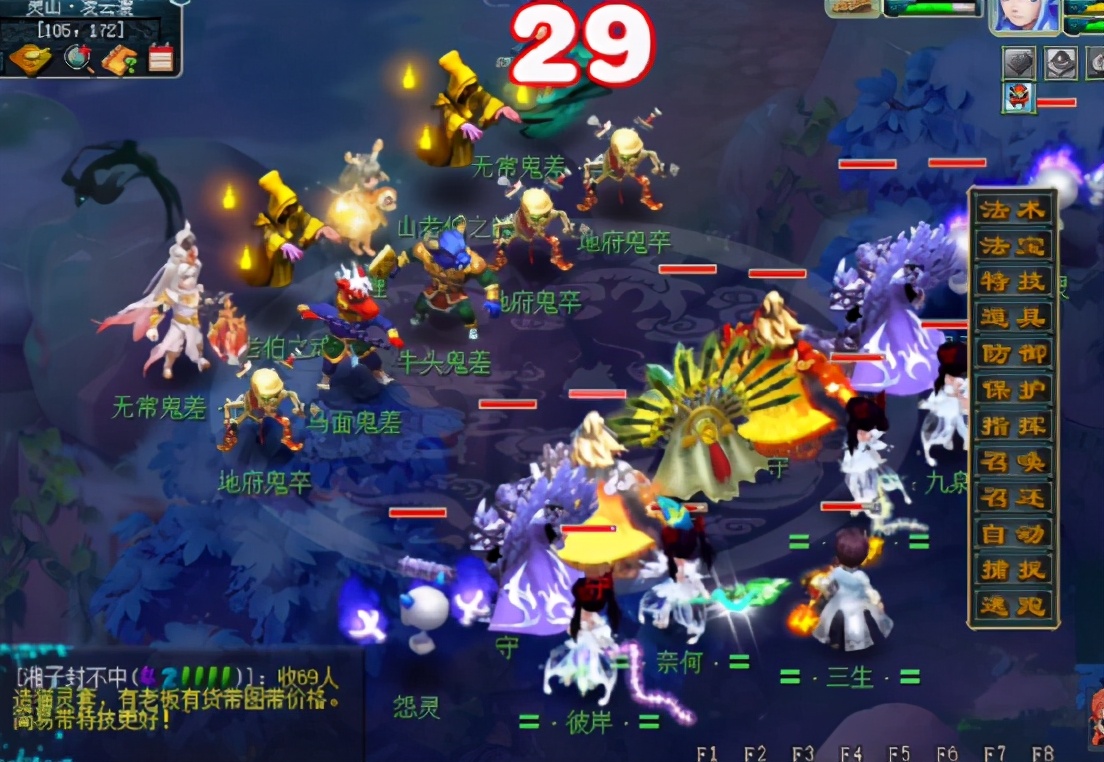Enable 自动 auto battle

coord(1012,534)
